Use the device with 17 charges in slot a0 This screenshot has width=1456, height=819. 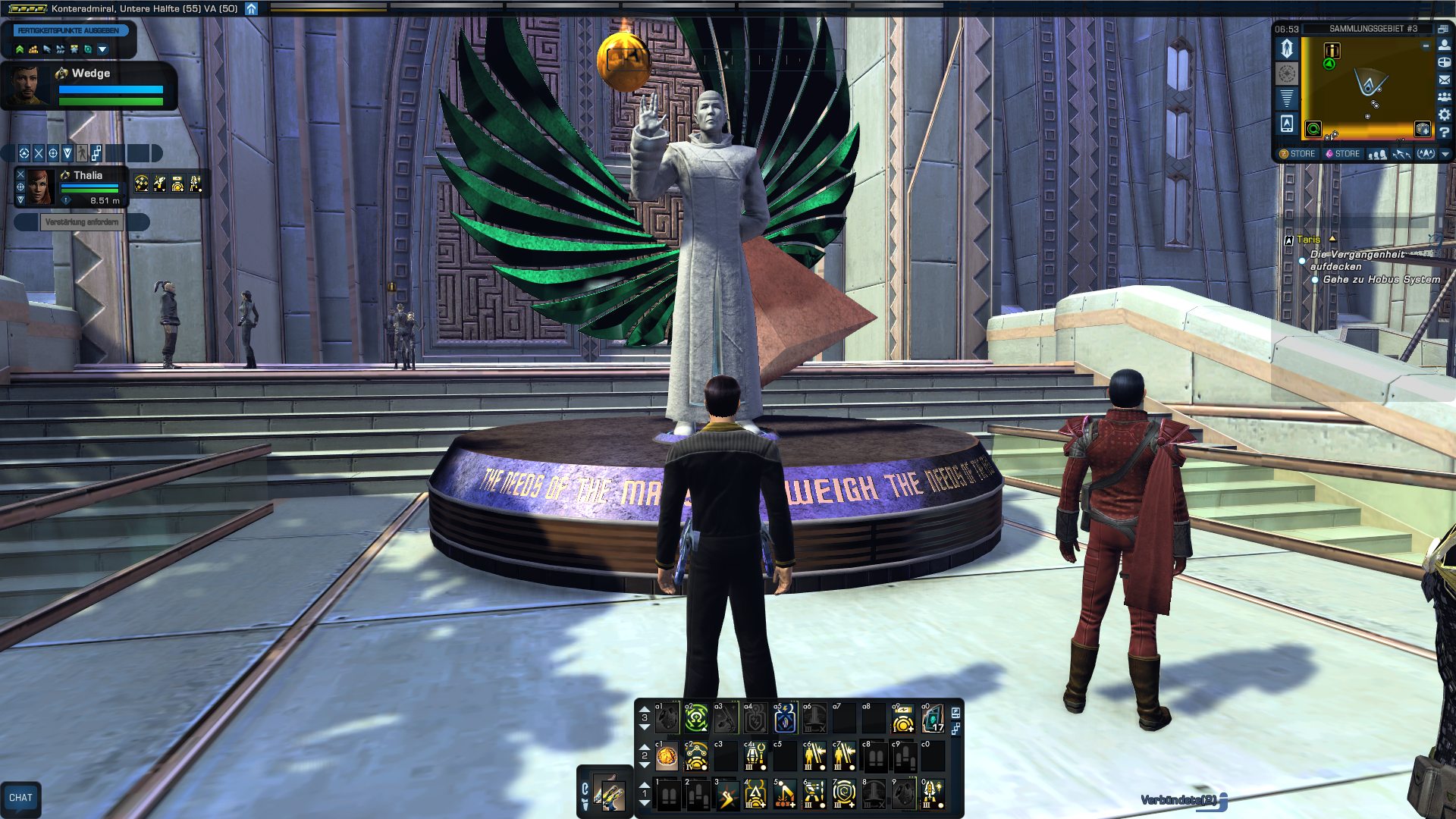click(933, 718)
